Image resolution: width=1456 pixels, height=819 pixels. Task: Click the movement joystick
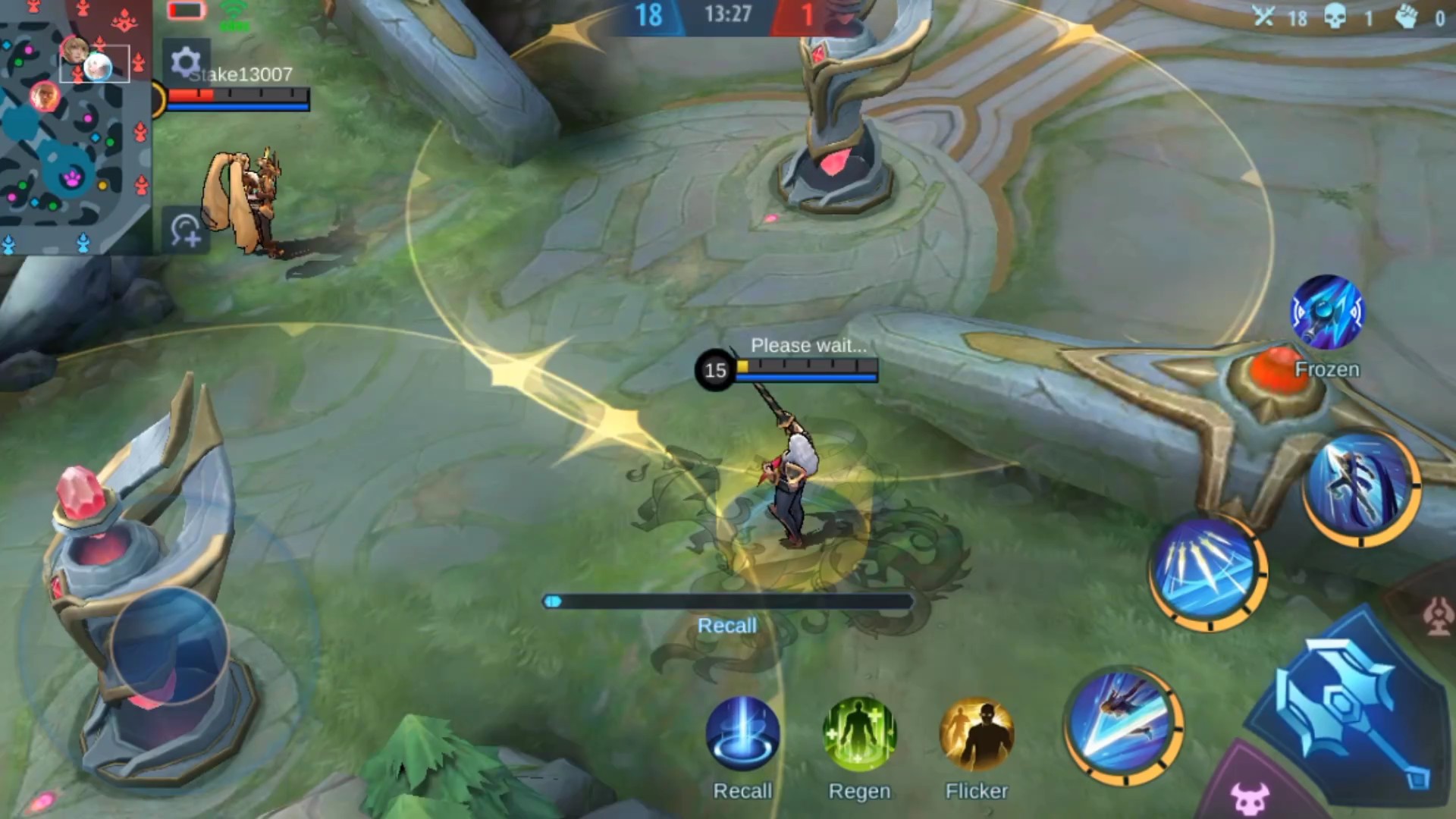pyautogui.click(x=168, y=646)
